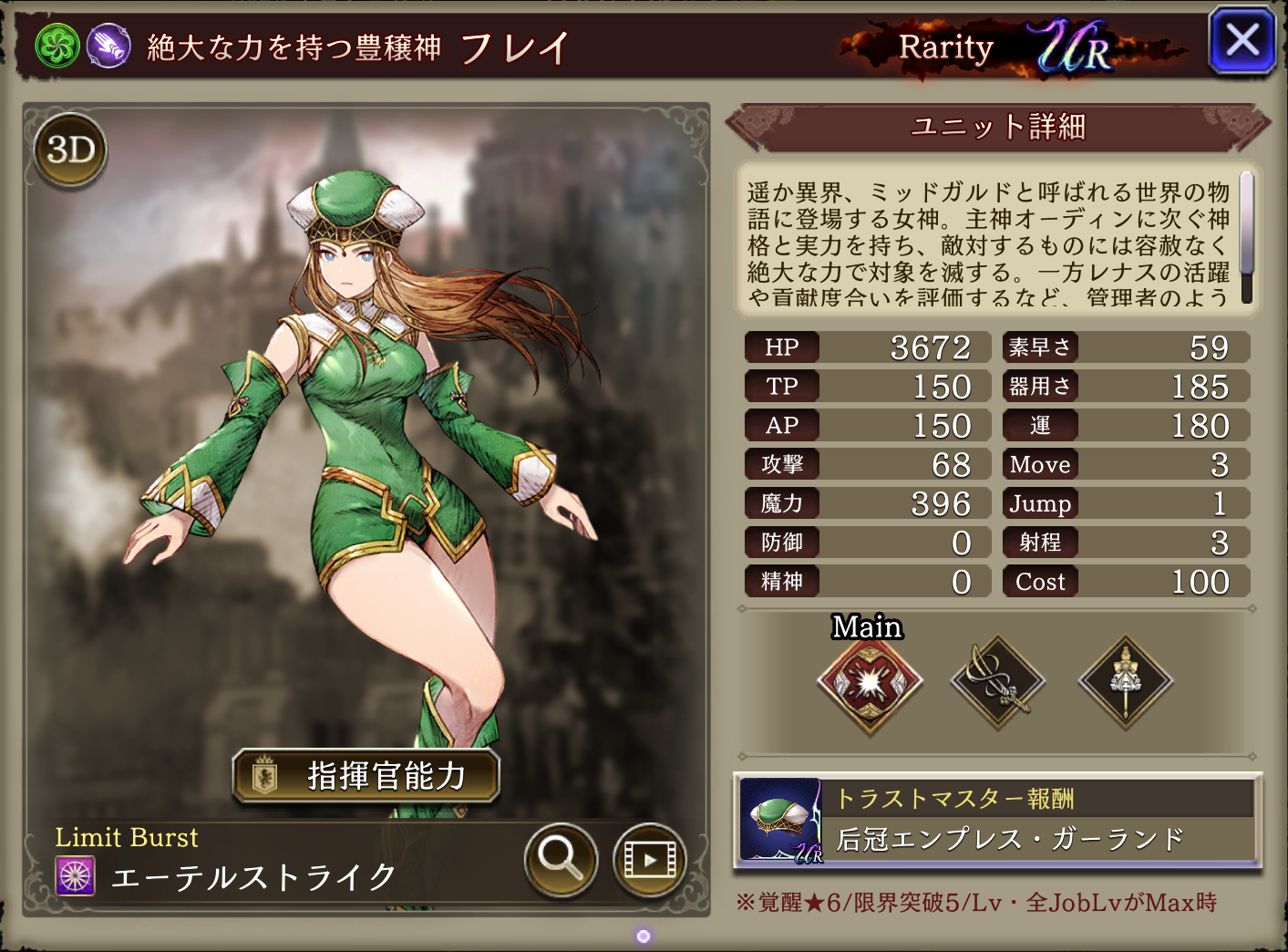Click the purple icon beside the unit title

[x=108, y=46]
